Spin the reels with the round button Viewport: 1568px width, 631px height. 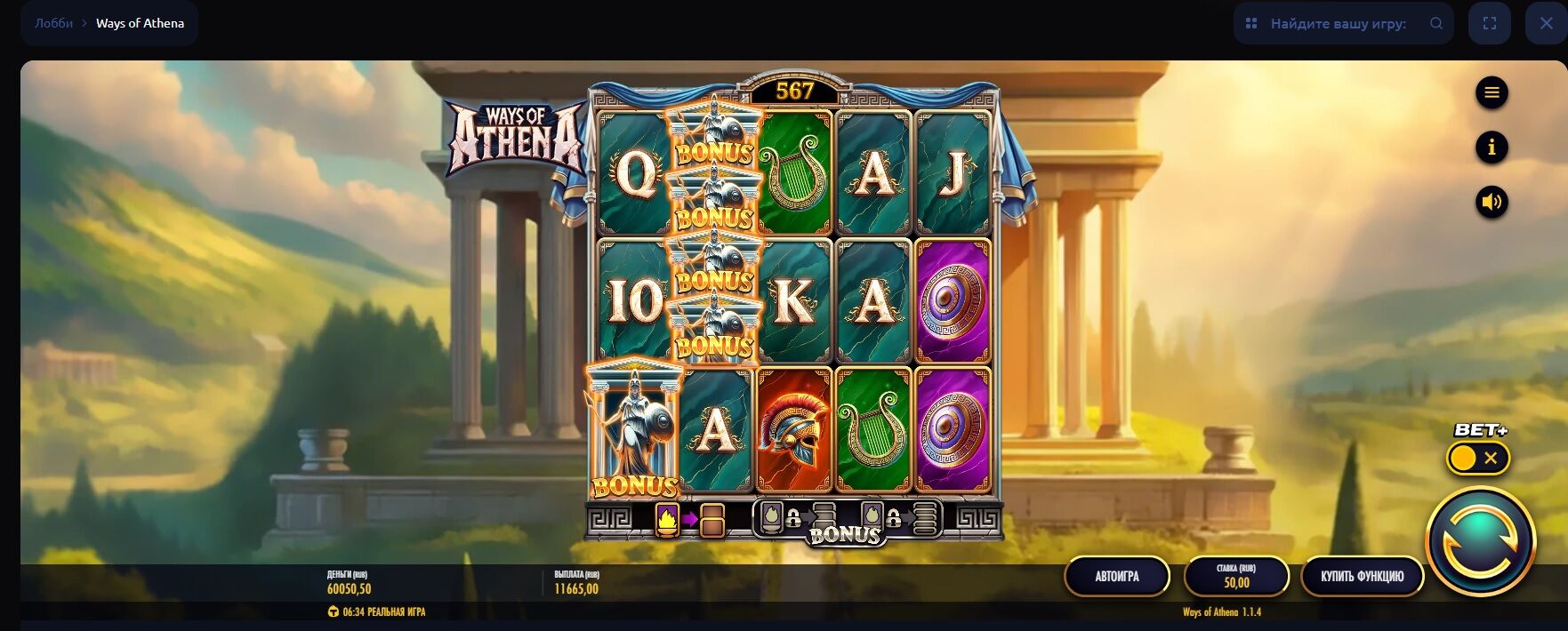point(1480,541)
